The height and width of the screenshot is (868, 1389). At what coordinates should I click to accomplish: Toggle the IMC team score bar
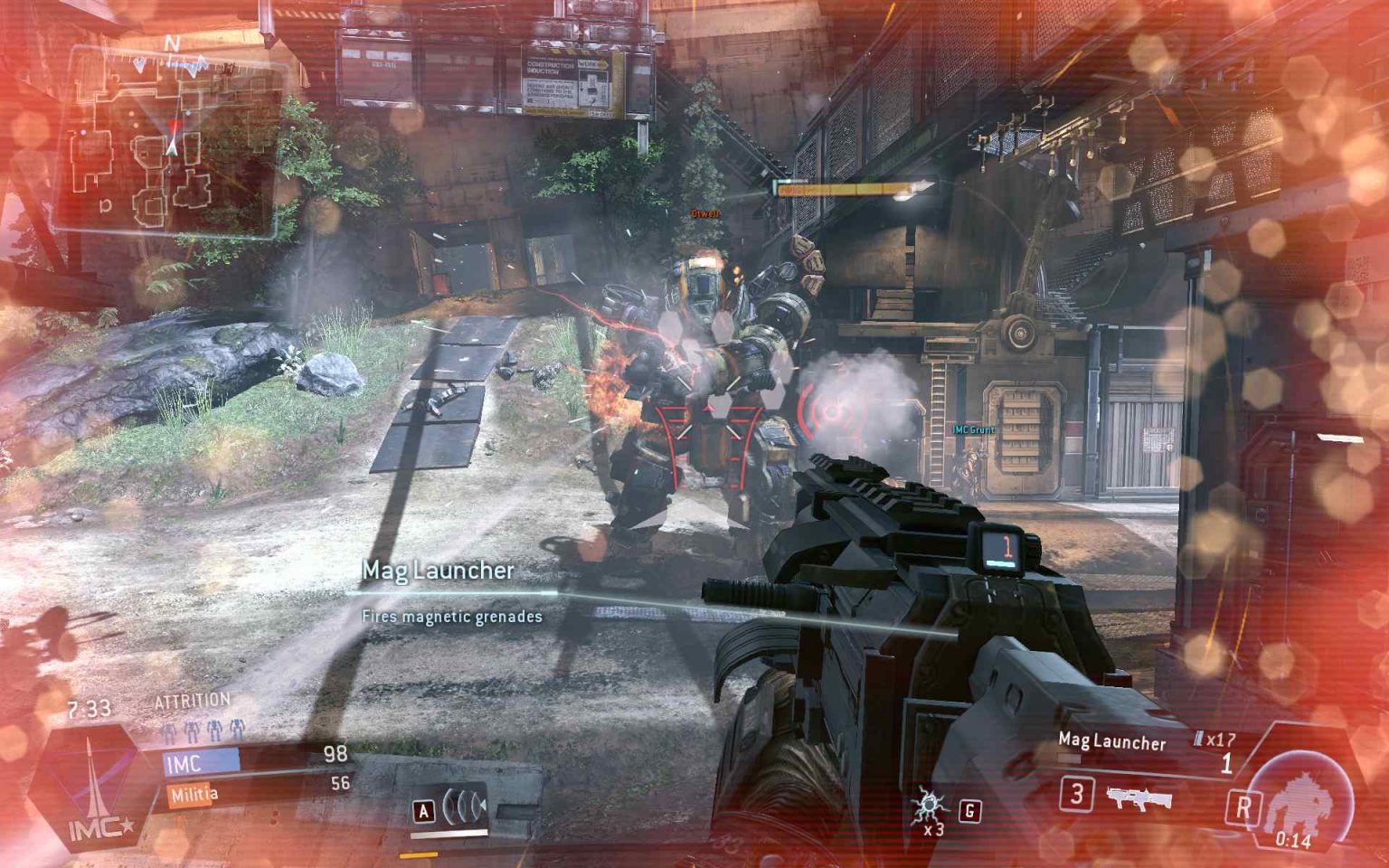tap(201, 760)
